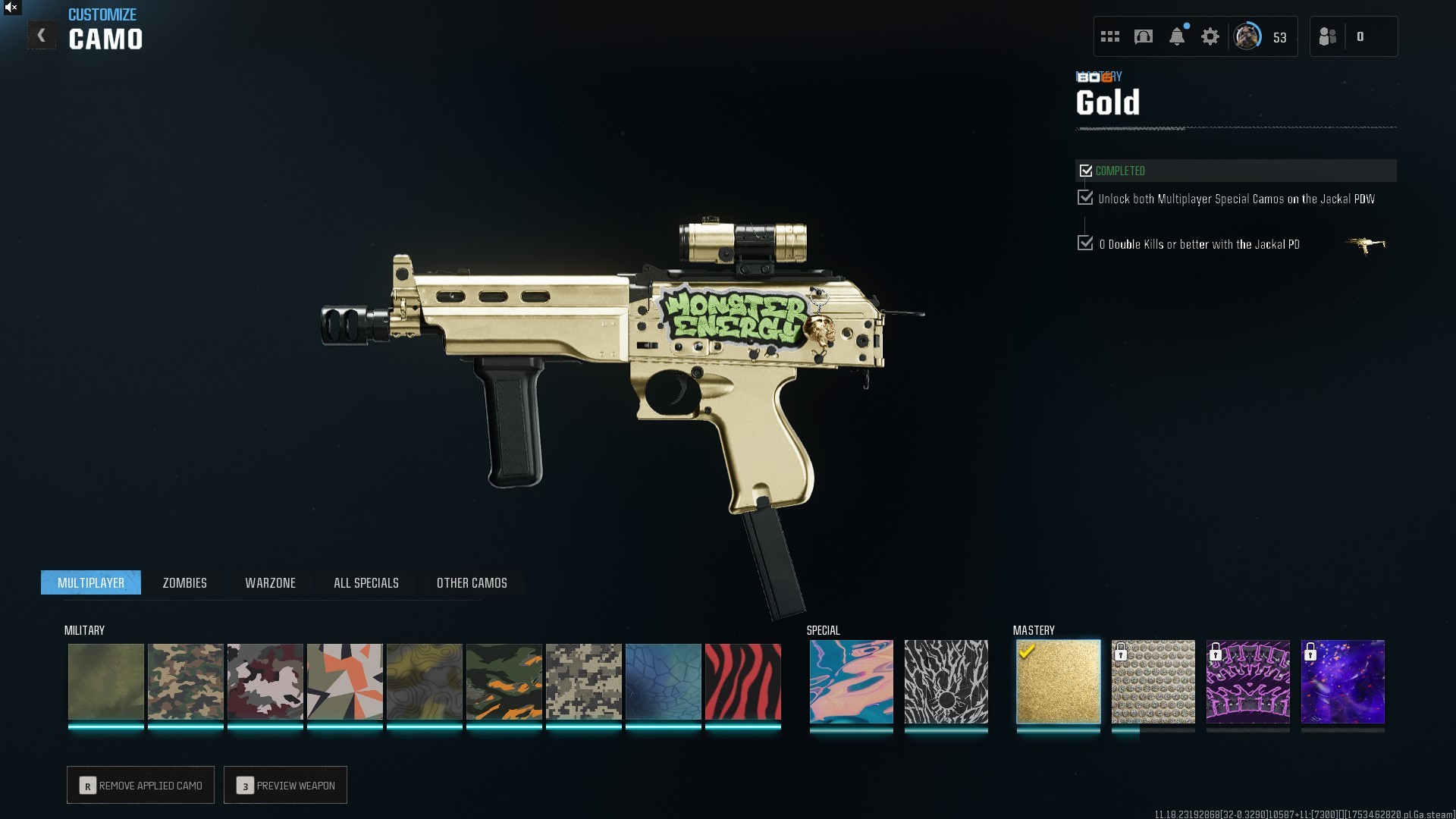Screen dimensions: 1456x819
Task: Select the pink and blue liquid special camo
Action: 851,682
